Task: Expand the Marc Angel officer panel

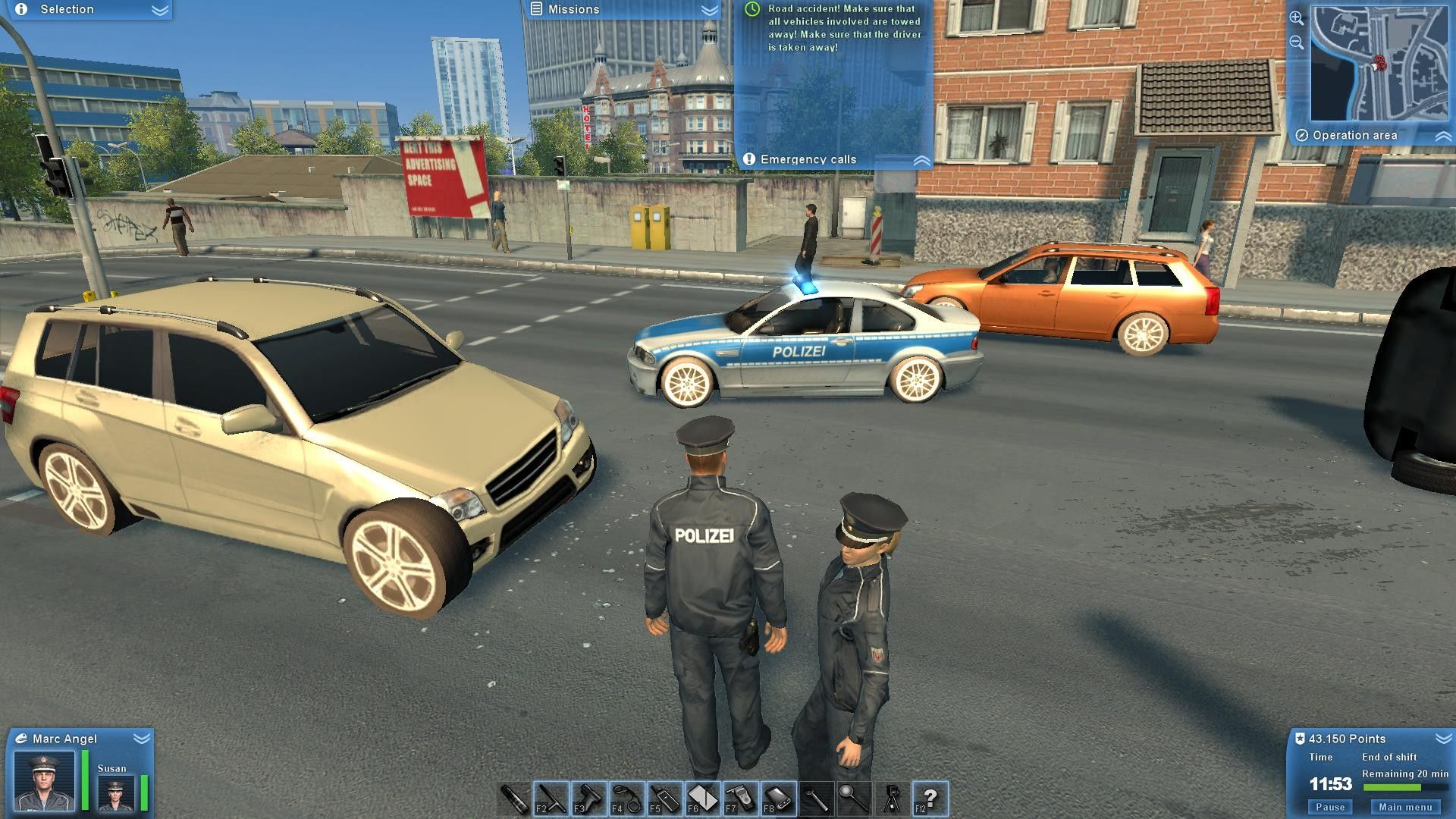Action: [141, 738]
